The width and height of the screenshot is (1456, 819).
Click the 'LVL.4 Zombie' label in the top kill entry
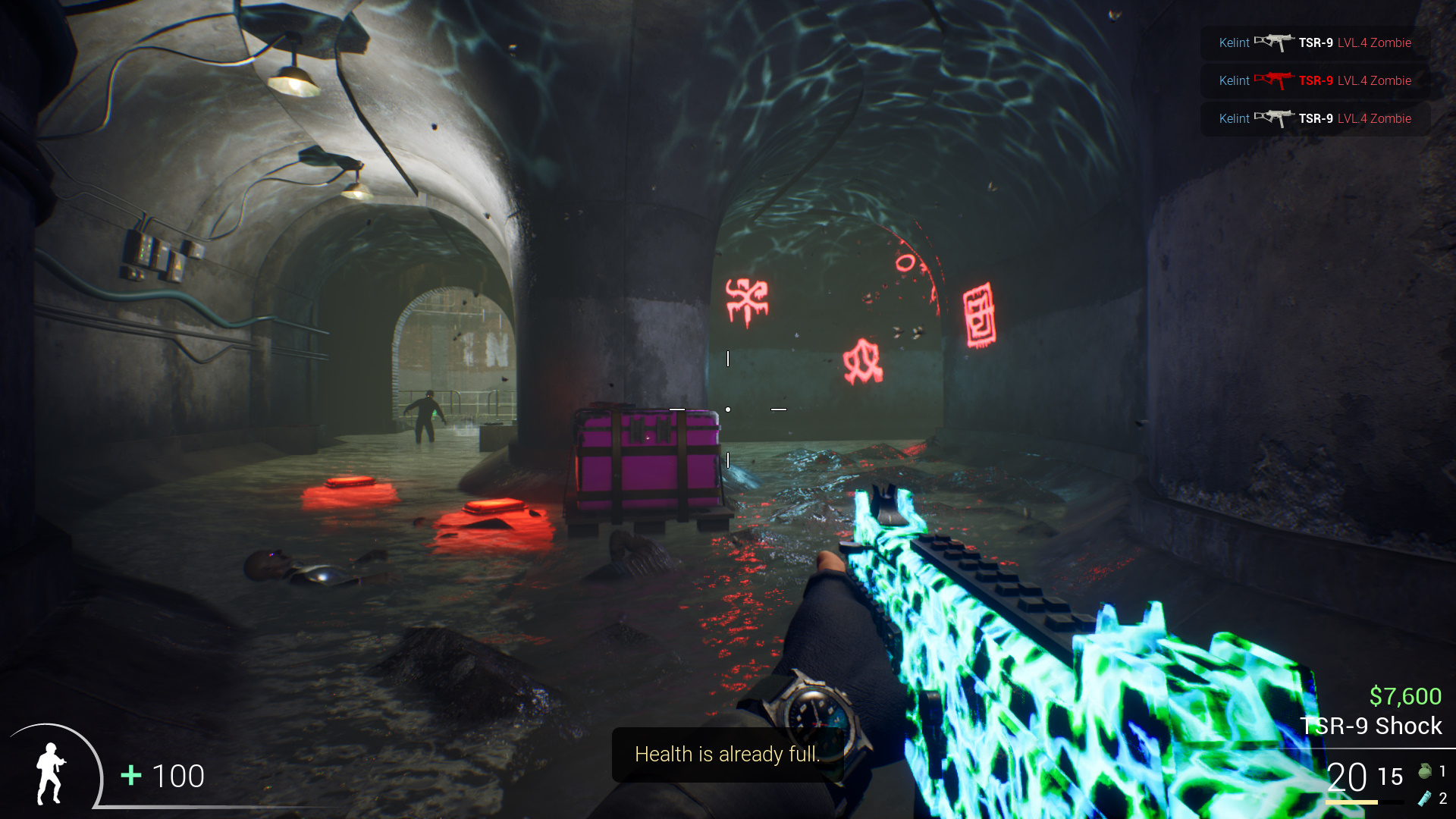[x=1374, y=42]
